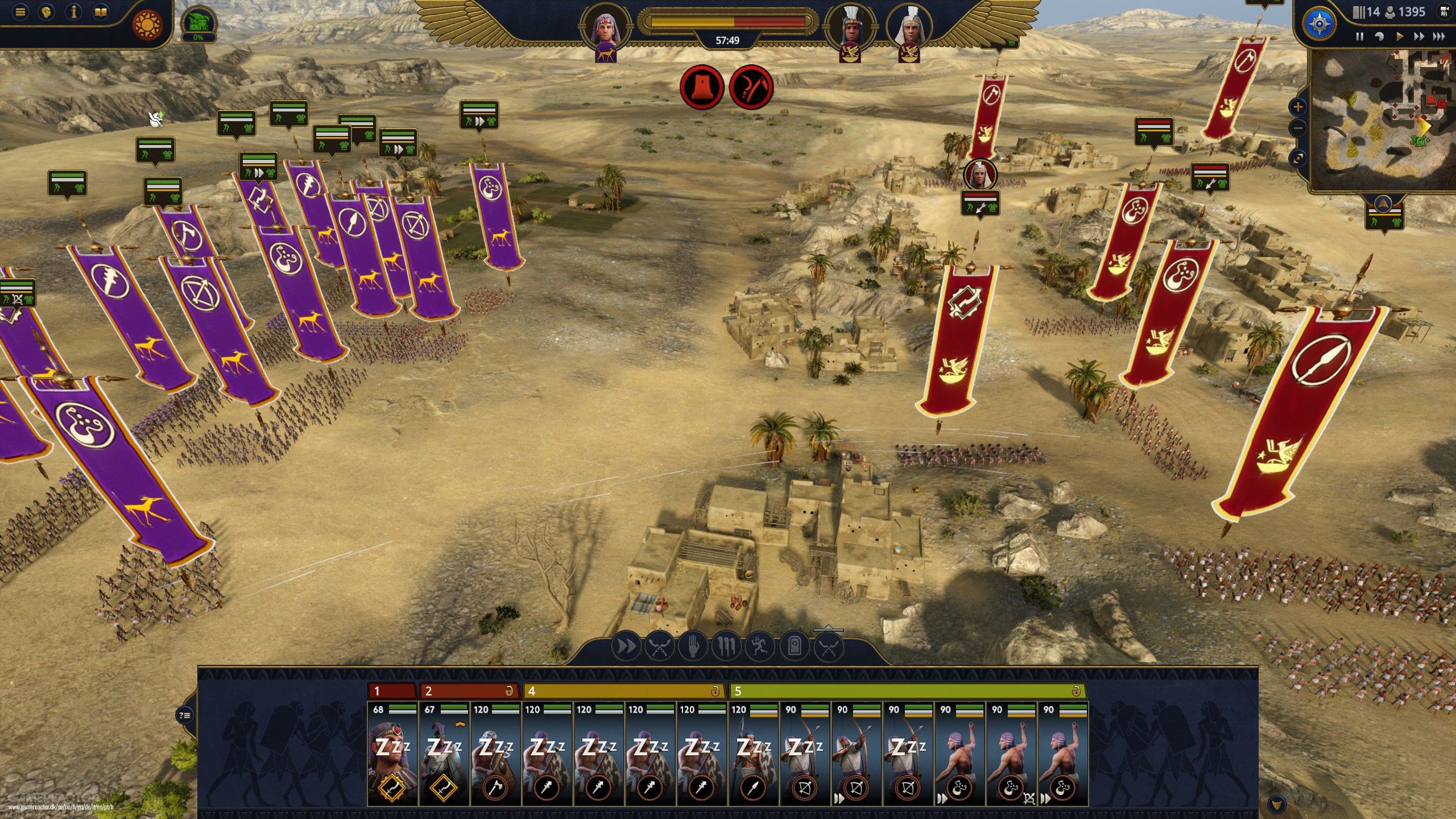Open the book encyclopedia button
The image size is (1456, 819).
pyautogui.click(x=101, y=13)
